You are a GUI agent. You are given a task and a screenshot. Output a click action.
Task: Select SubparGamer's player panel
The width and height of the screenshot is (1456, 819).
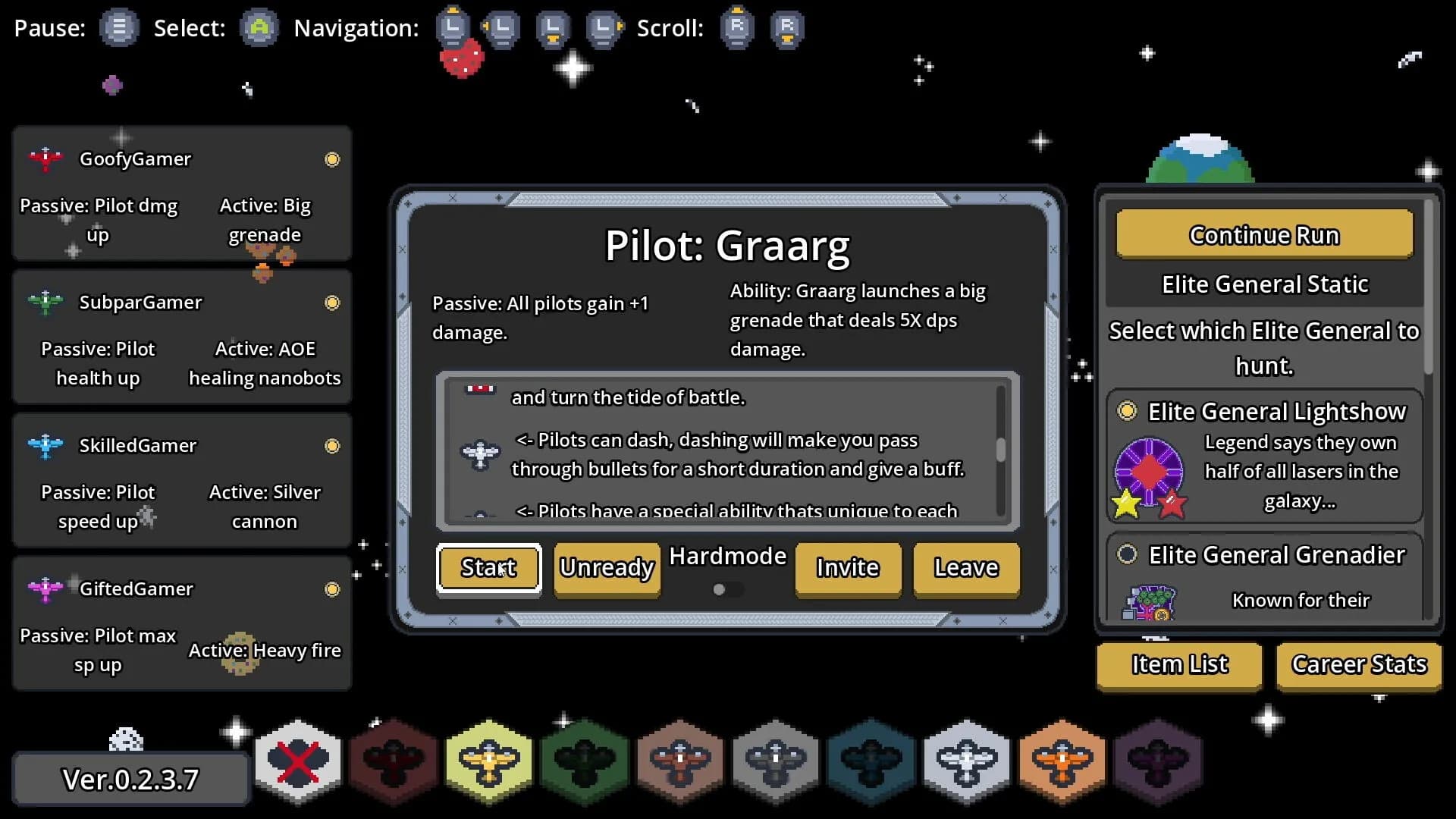coord(182,337)
